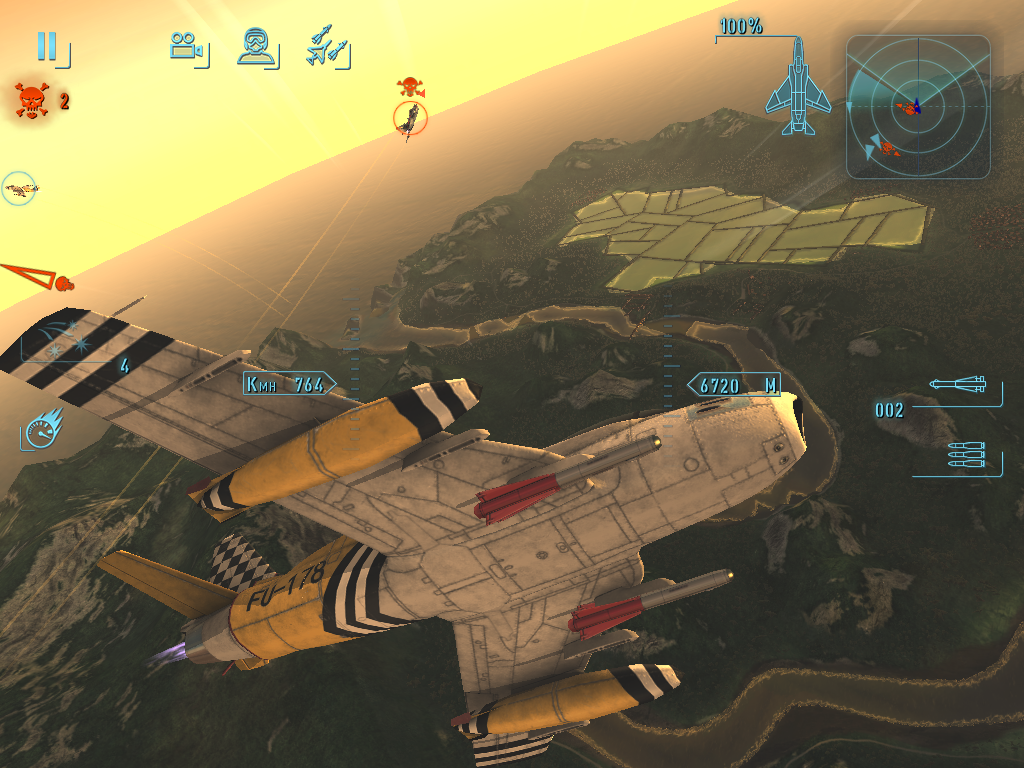Open the wingmen squadron command icon
Image resolution: width=1024 pixels, height=768 pixels.
pyautogui.click(x=326, y=46)
